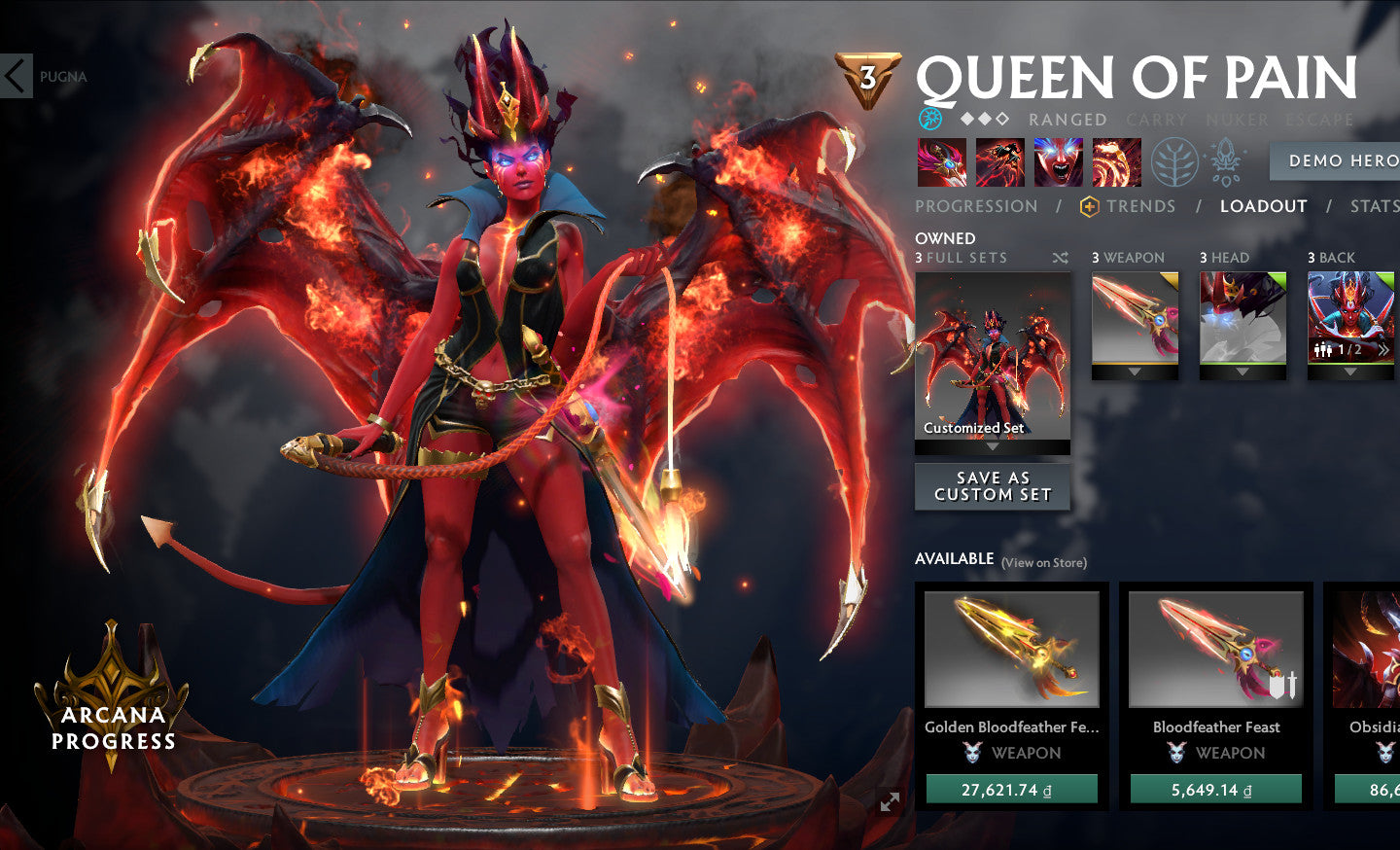Select the Loadout tab
The height and width of the screenshot is (850, 1400).
click(x=1263, y=206)
